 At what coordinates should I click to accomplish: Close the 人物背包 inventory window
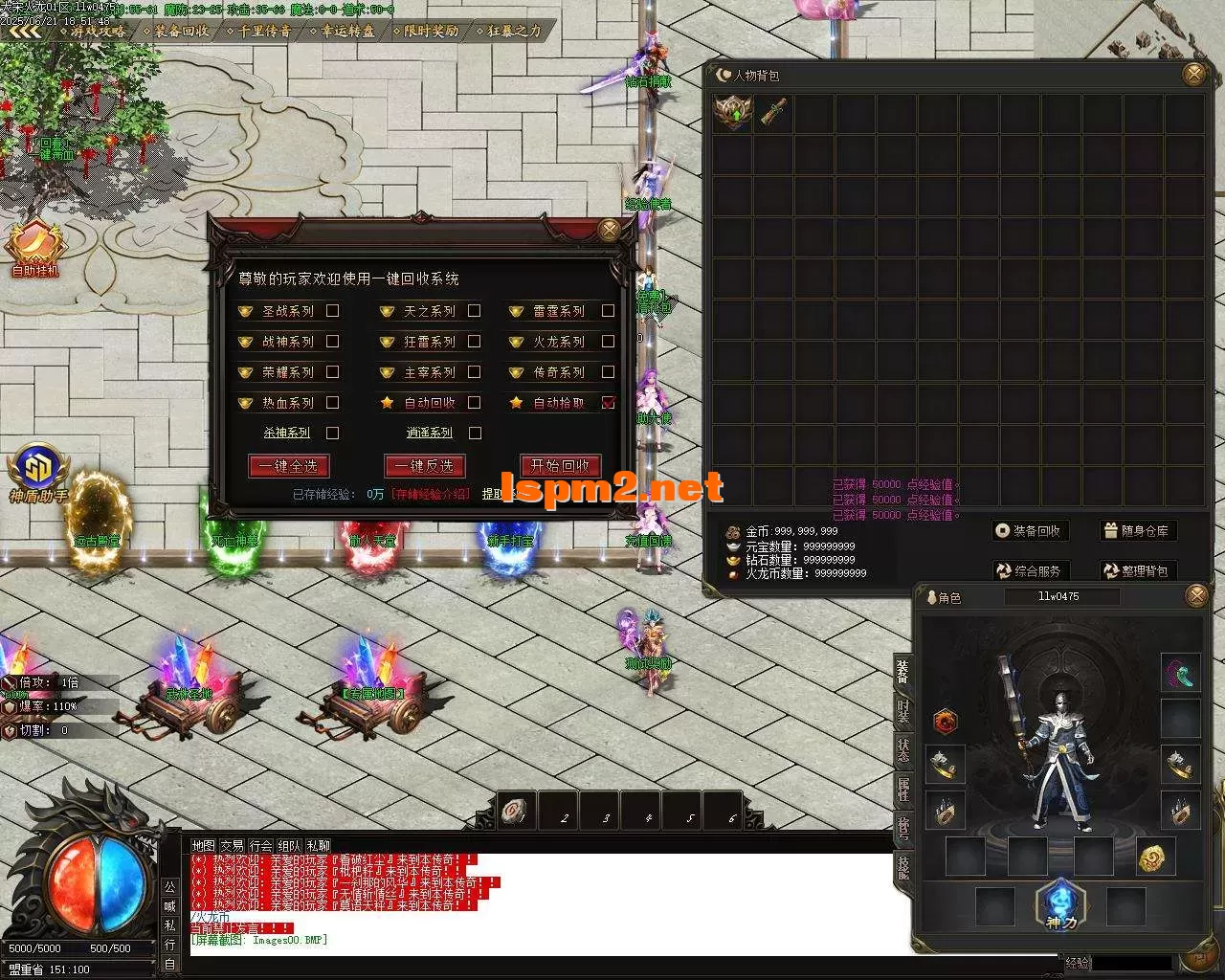1194,75
